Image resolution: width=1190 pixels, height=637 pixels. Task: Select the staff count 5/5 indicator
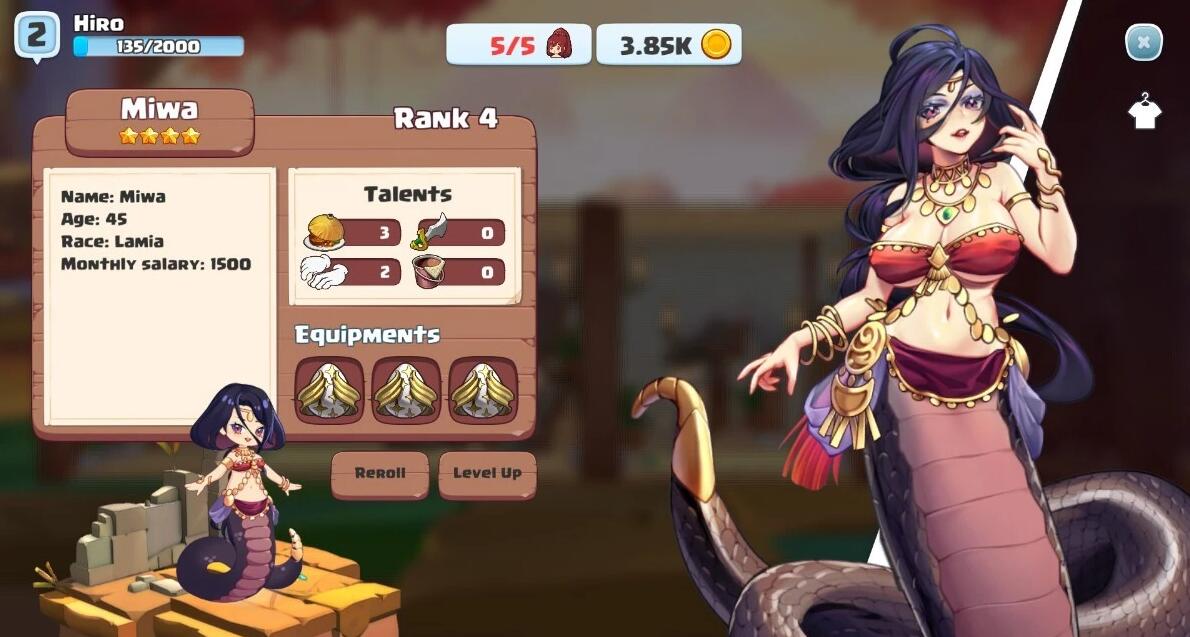(x=518, y=45)
